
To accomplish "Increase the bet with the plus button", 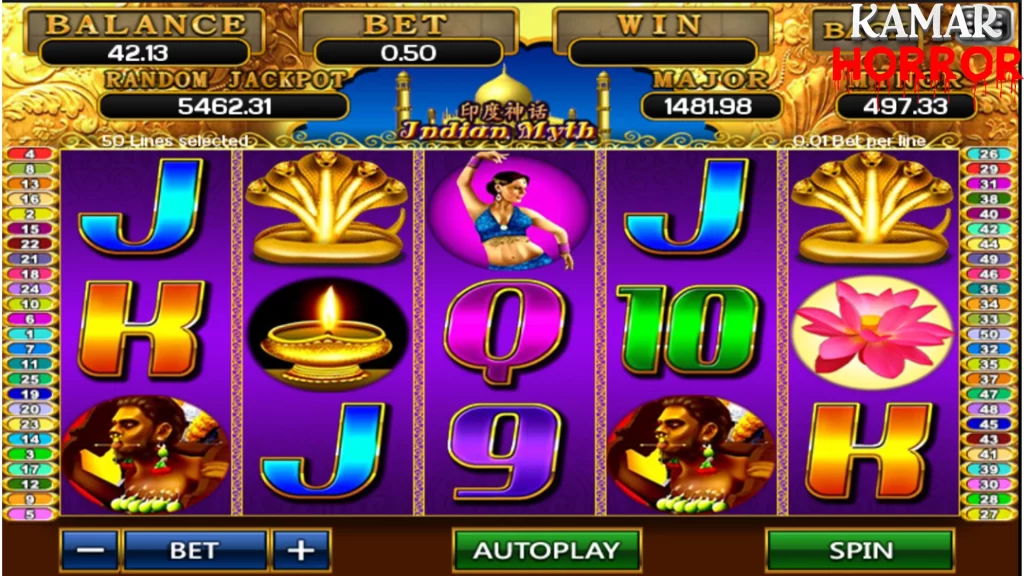I will pos(300,550).
